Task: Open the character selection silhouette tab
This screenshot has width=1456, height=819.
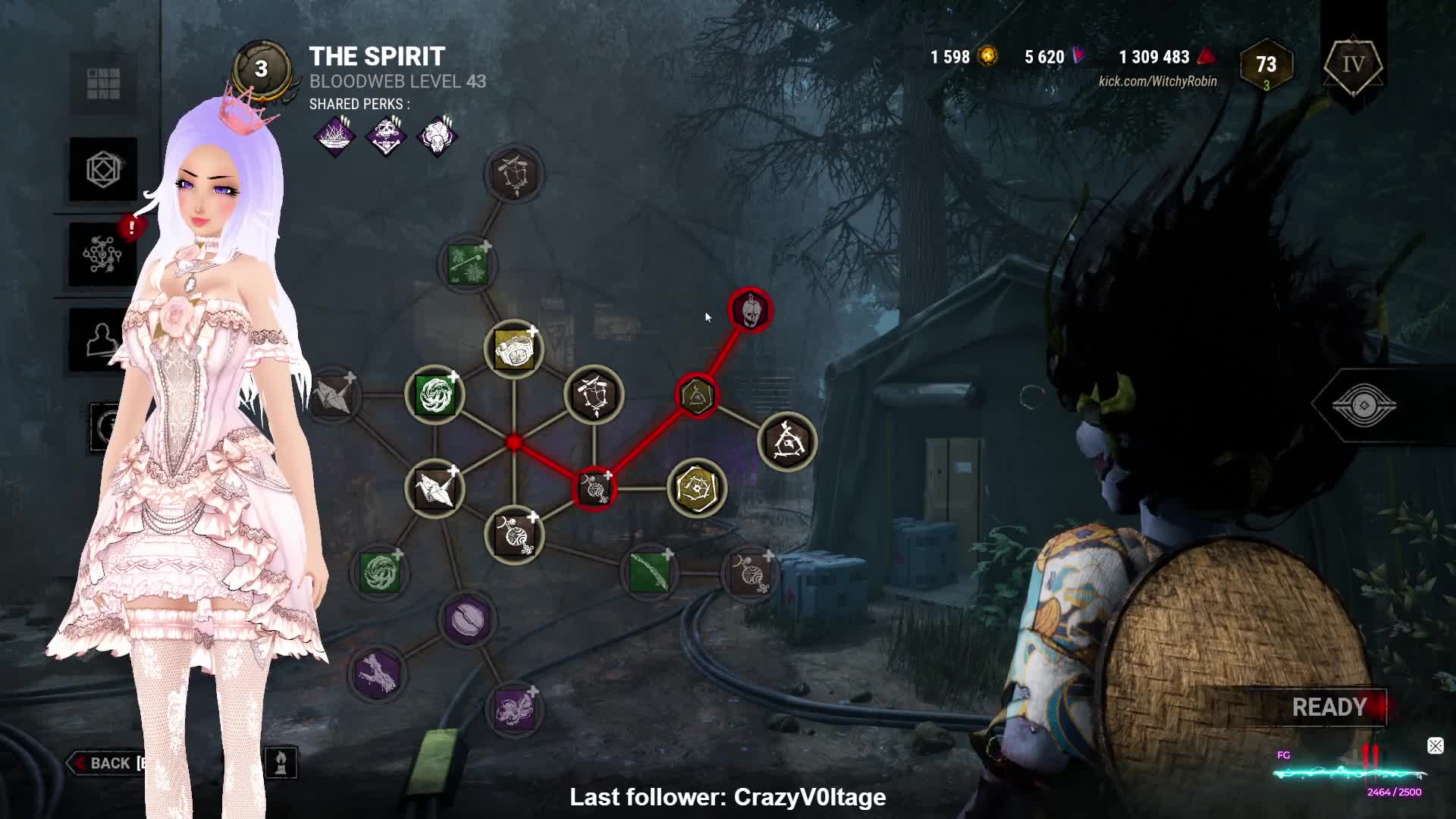Action: coord(103,340)
